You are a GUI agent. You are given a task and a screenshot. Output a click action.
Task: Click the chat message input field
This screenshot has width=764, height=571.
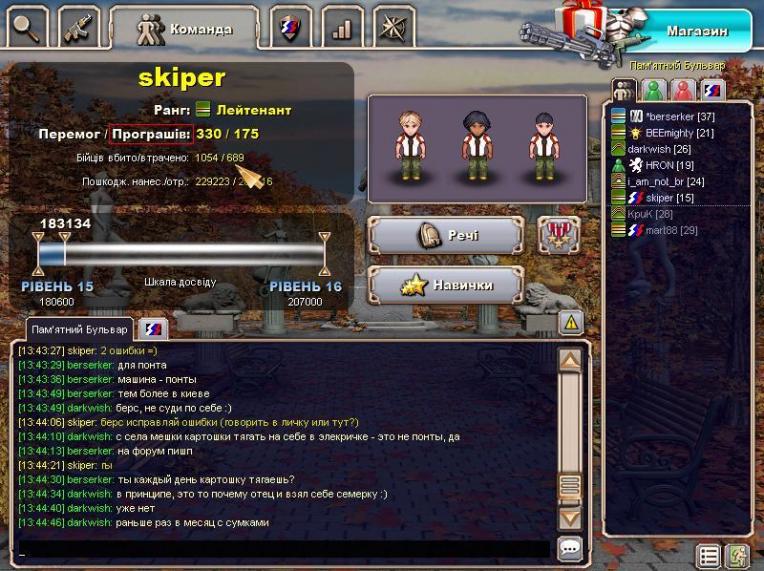(x=280, y=549)
